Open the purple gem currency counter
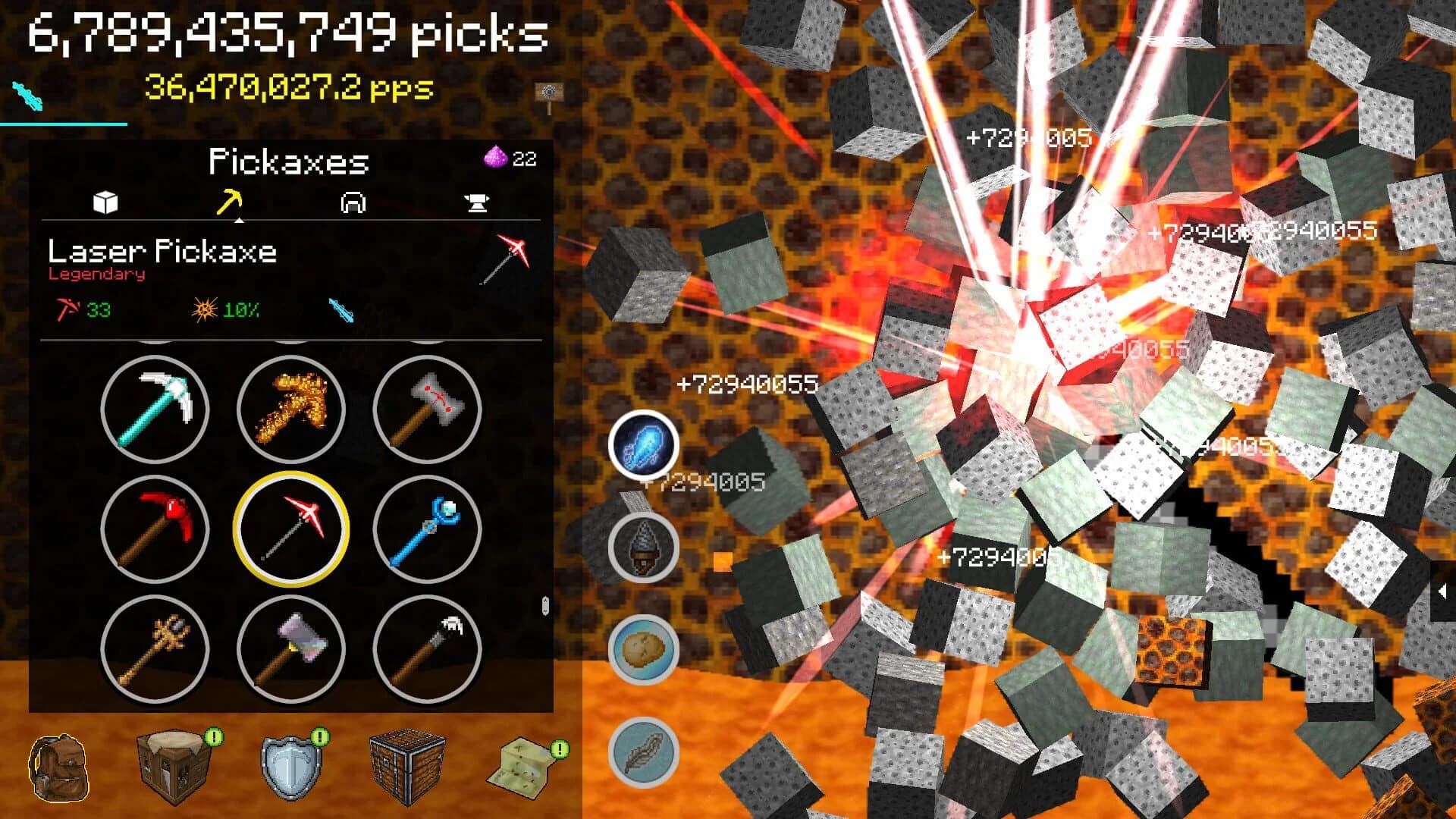 tap(510, 157)
